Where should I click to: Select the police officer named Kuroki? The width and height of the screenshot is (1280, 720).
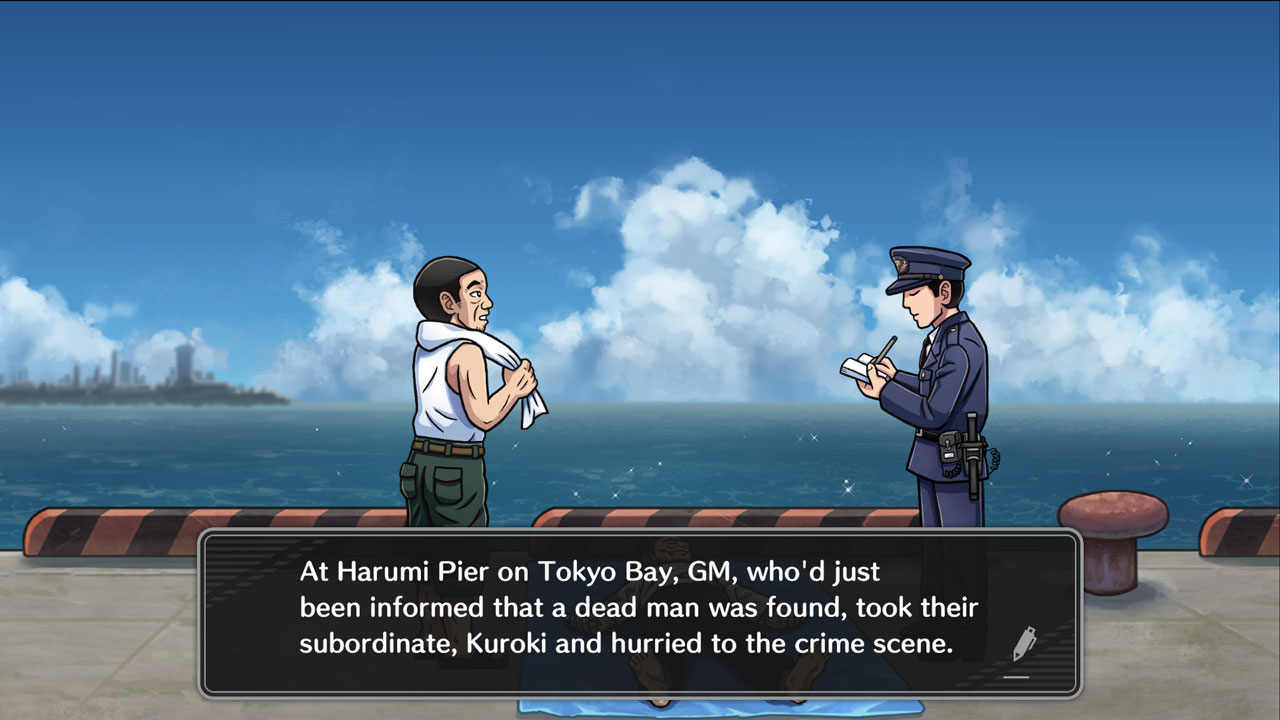tap(935, 380)
